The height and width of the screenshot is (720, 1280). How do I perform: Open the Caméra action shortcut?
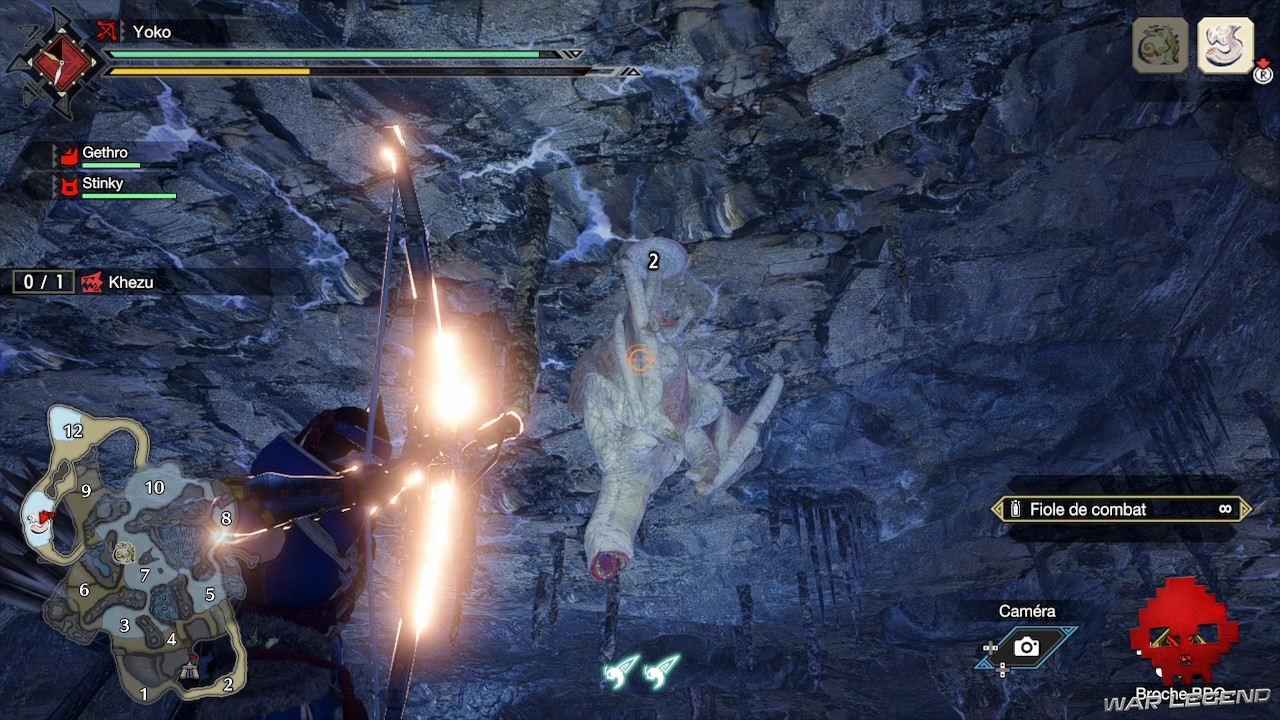click(x=1026, y=647)
